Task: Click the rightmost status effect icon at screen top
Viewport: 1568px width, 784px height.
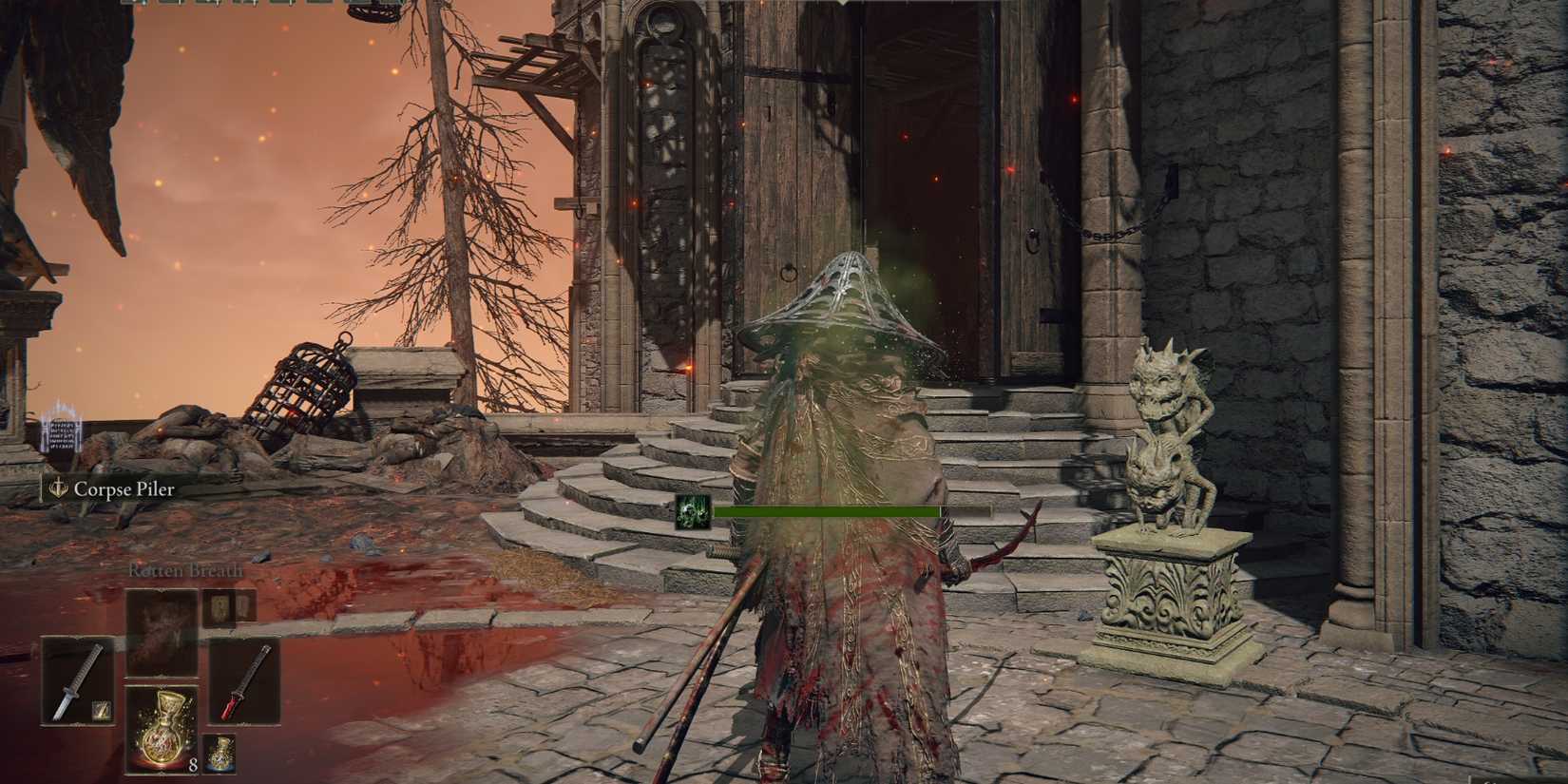Action: point(352,5)
